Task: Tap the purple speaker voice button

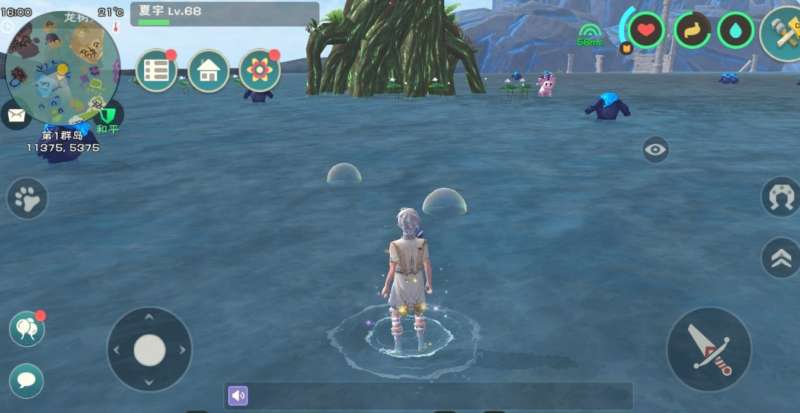Action: pos(238,396)
